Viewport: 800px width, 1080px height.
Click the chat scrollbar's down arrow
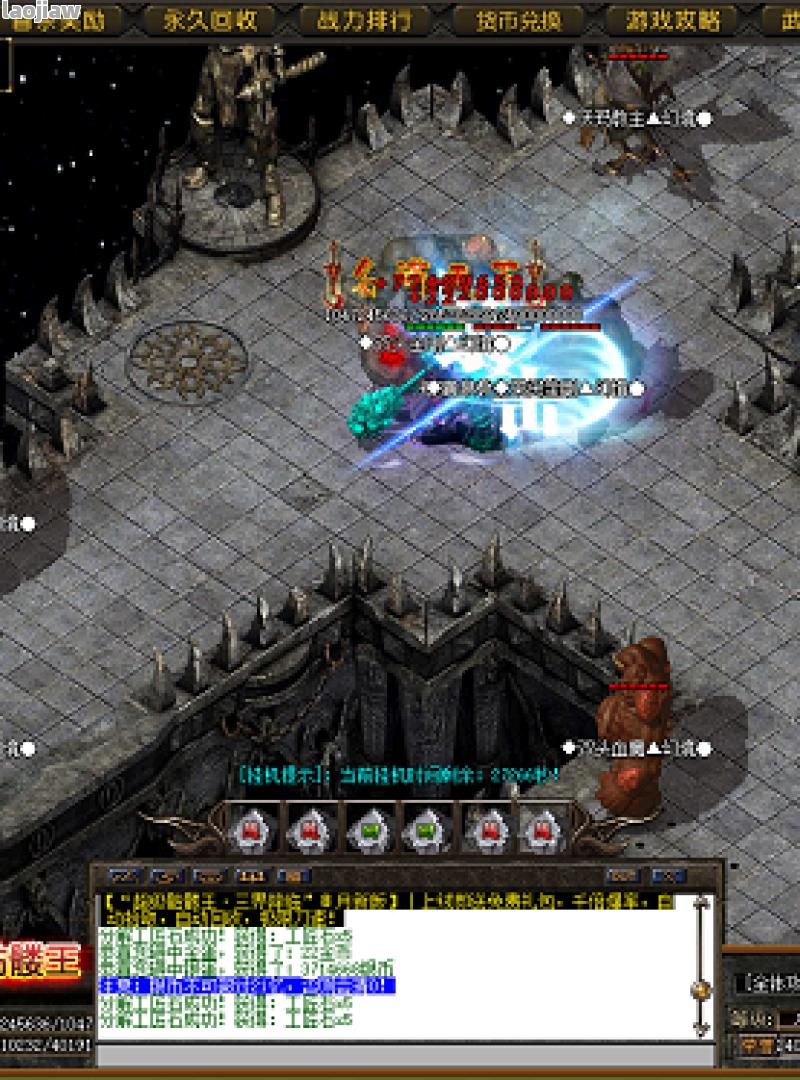702,1028
